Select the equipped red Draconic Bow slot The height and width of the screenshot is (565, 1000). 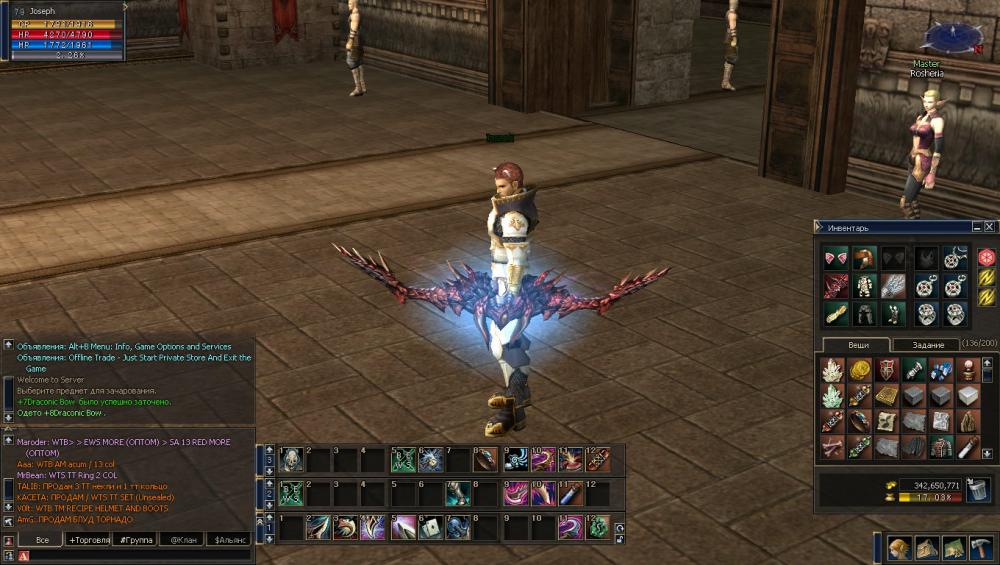pos(835,286)
